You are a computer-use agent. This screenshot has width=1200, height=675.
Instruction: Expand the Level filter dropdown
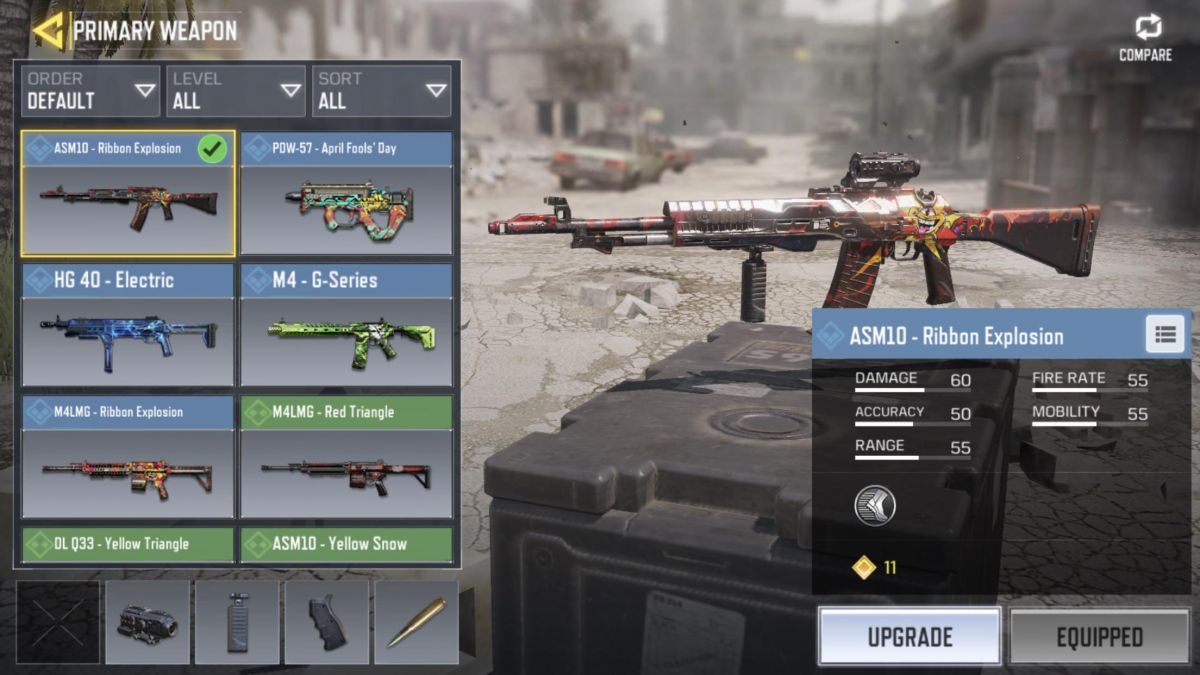236,91
